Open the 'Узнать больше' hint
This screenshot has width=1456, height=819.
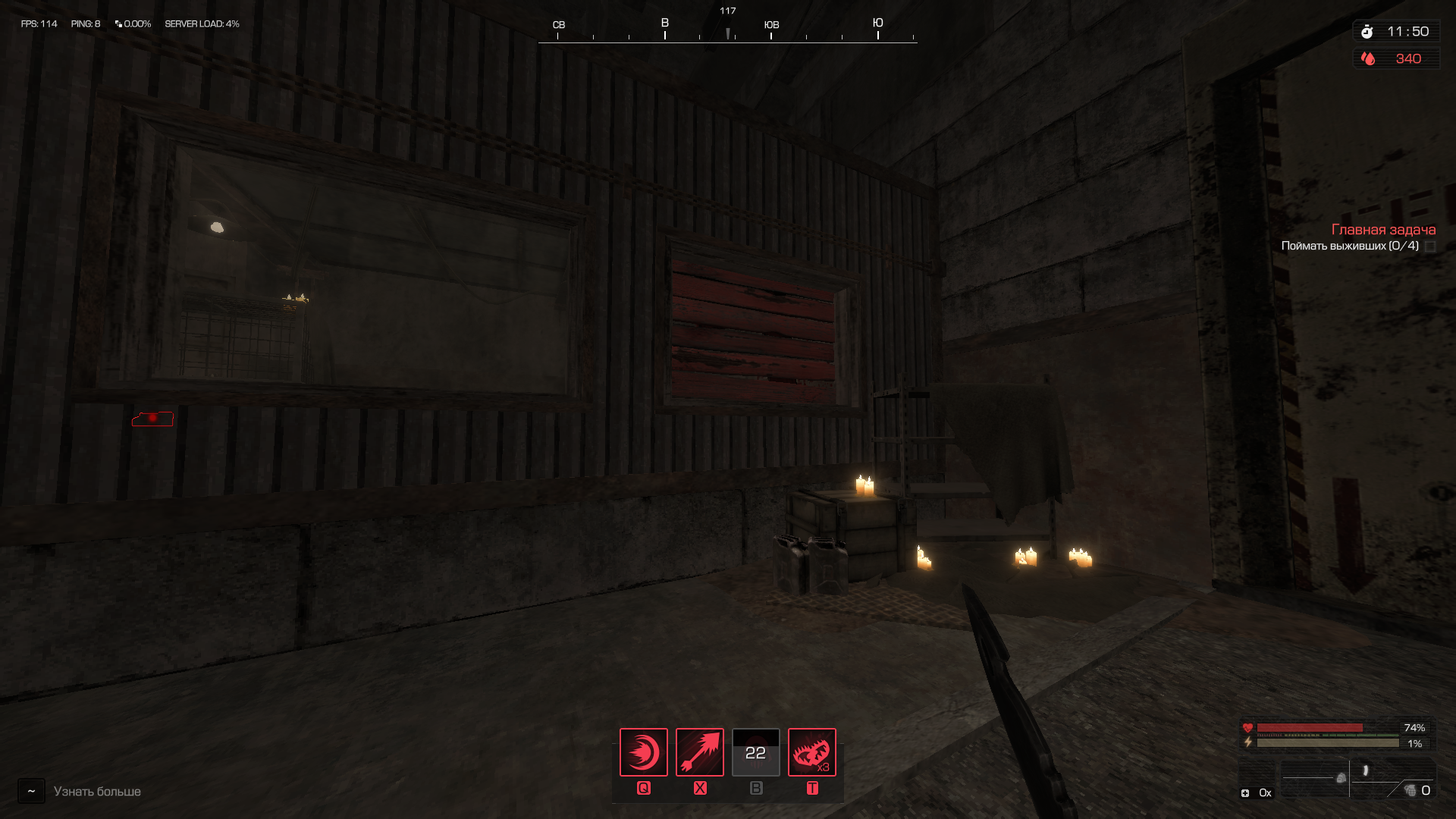(97, 792)
